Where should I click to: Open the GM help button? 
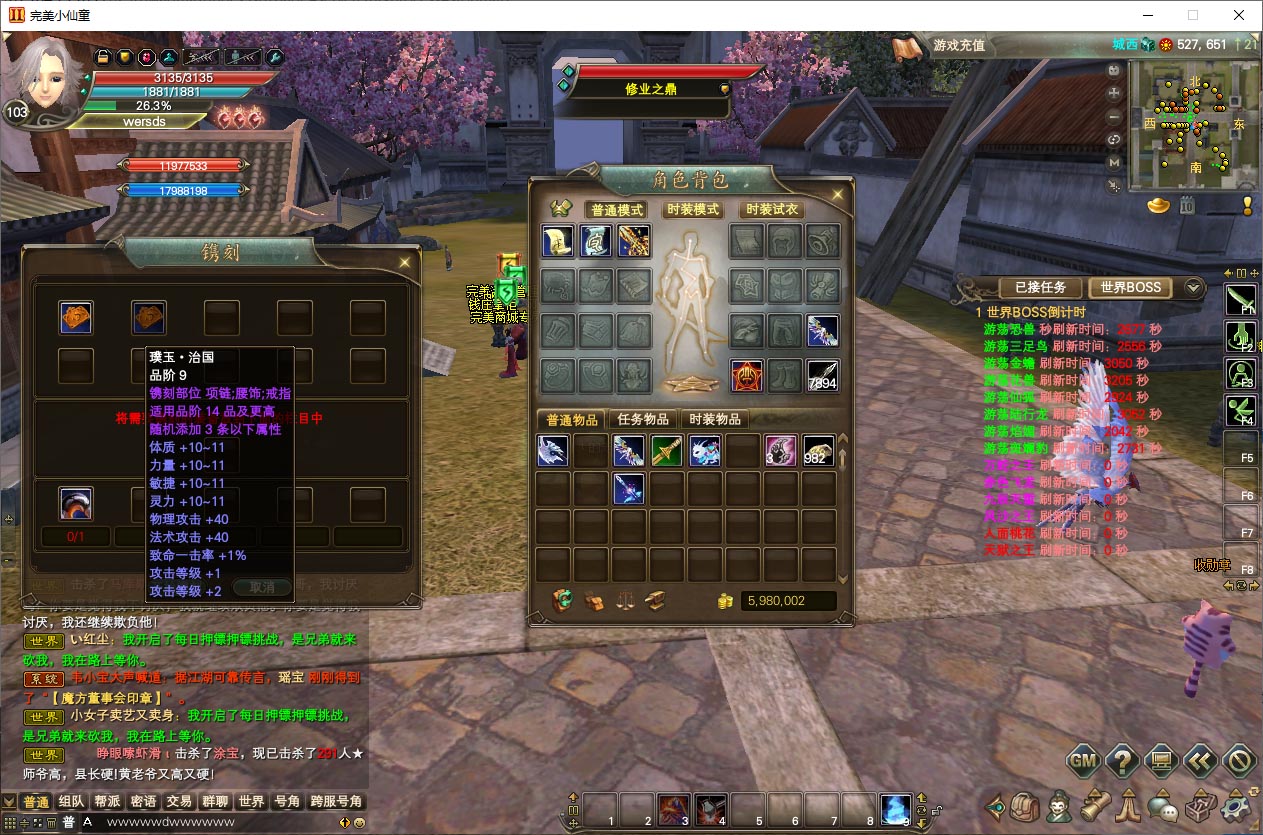[1084, 761]
